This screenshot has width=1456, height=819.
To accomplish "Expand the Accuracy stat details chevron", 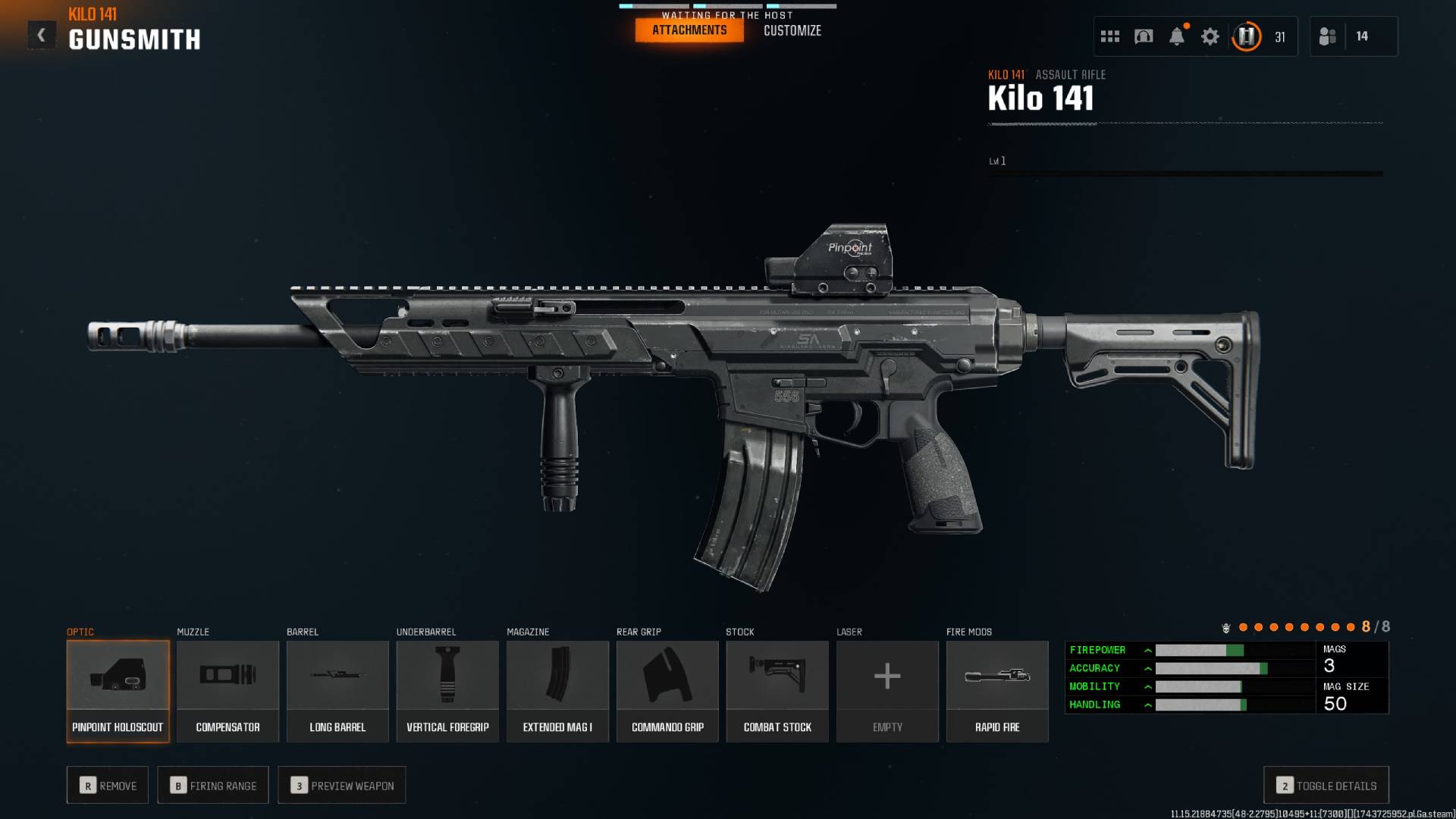I will click(x=1149, y=668).
